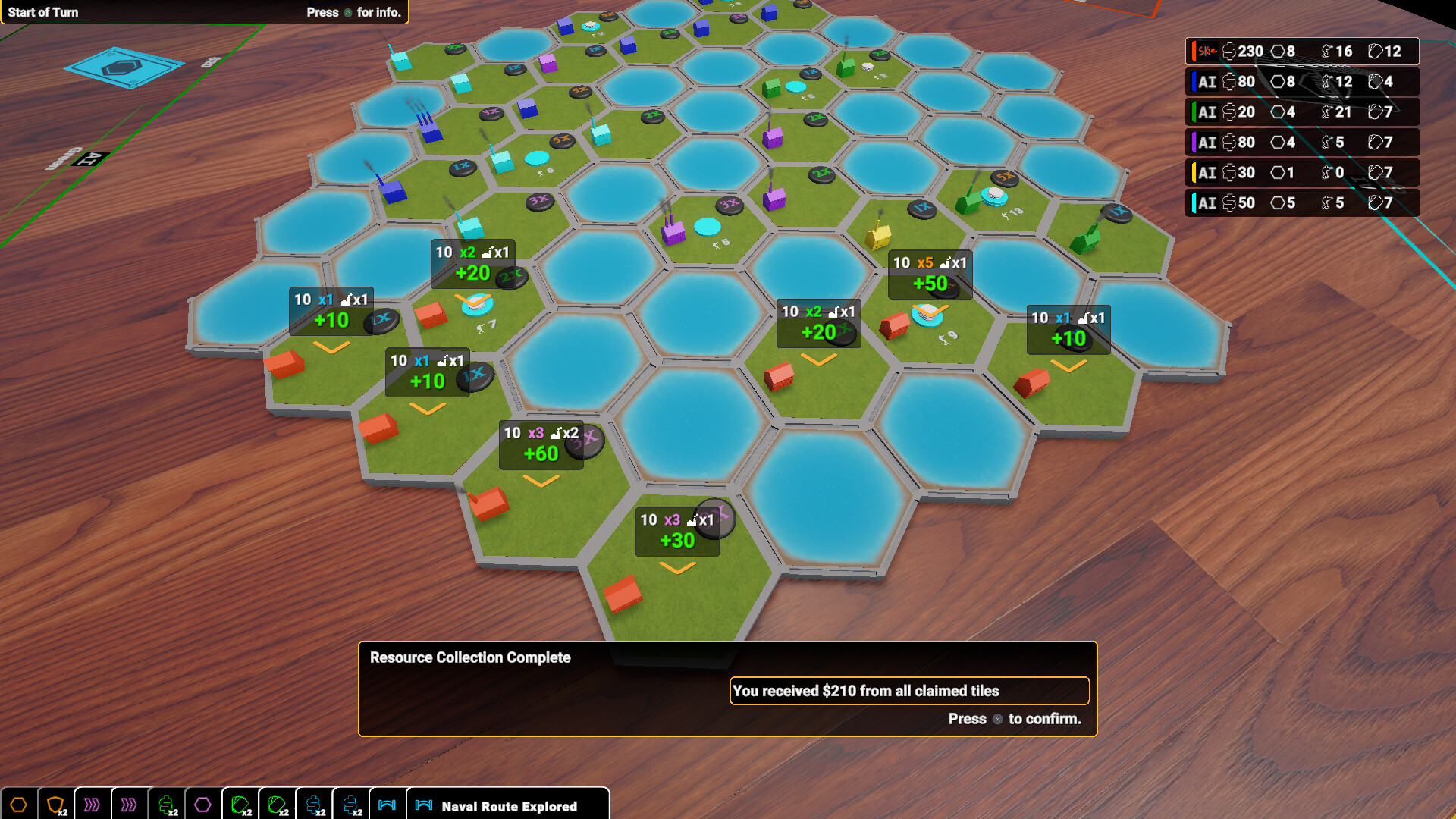Activate the blue dollar x2 card

(312, 806)
